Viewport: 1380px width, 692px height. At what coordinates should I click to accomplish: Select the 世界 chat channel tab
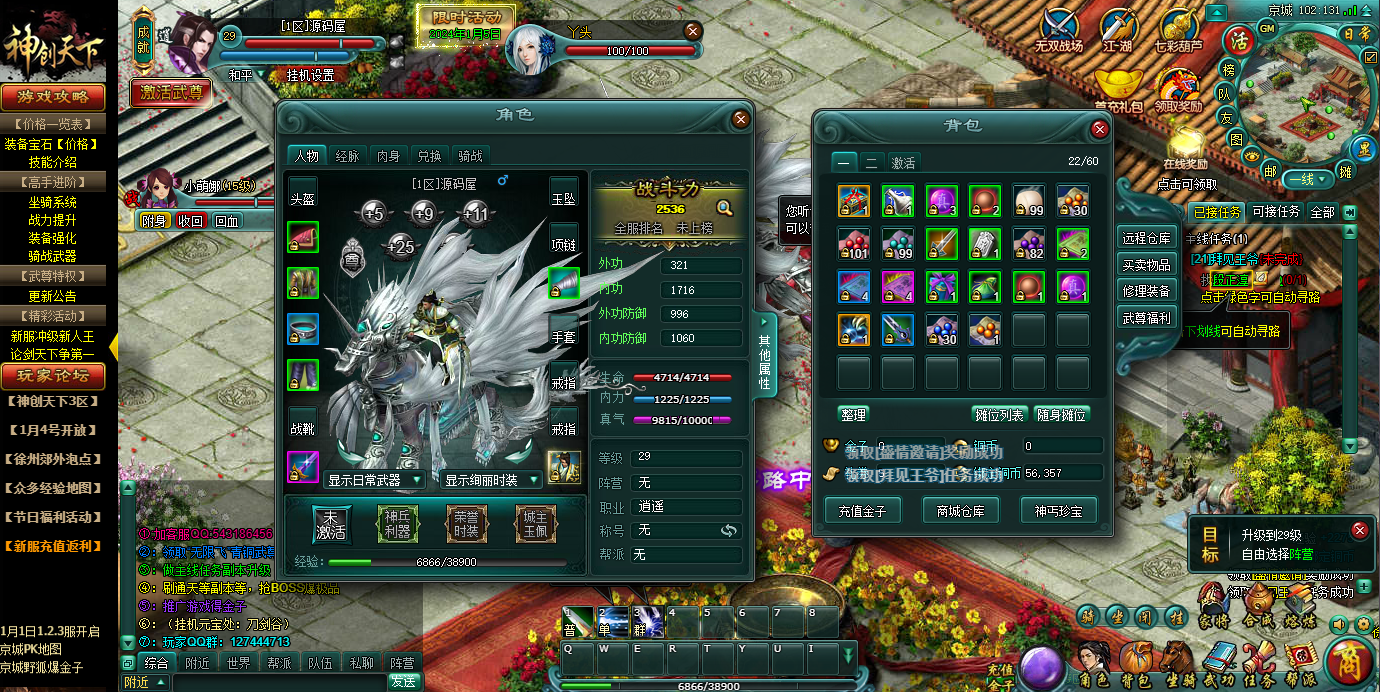pyautogui.click(x=238, y=662)
